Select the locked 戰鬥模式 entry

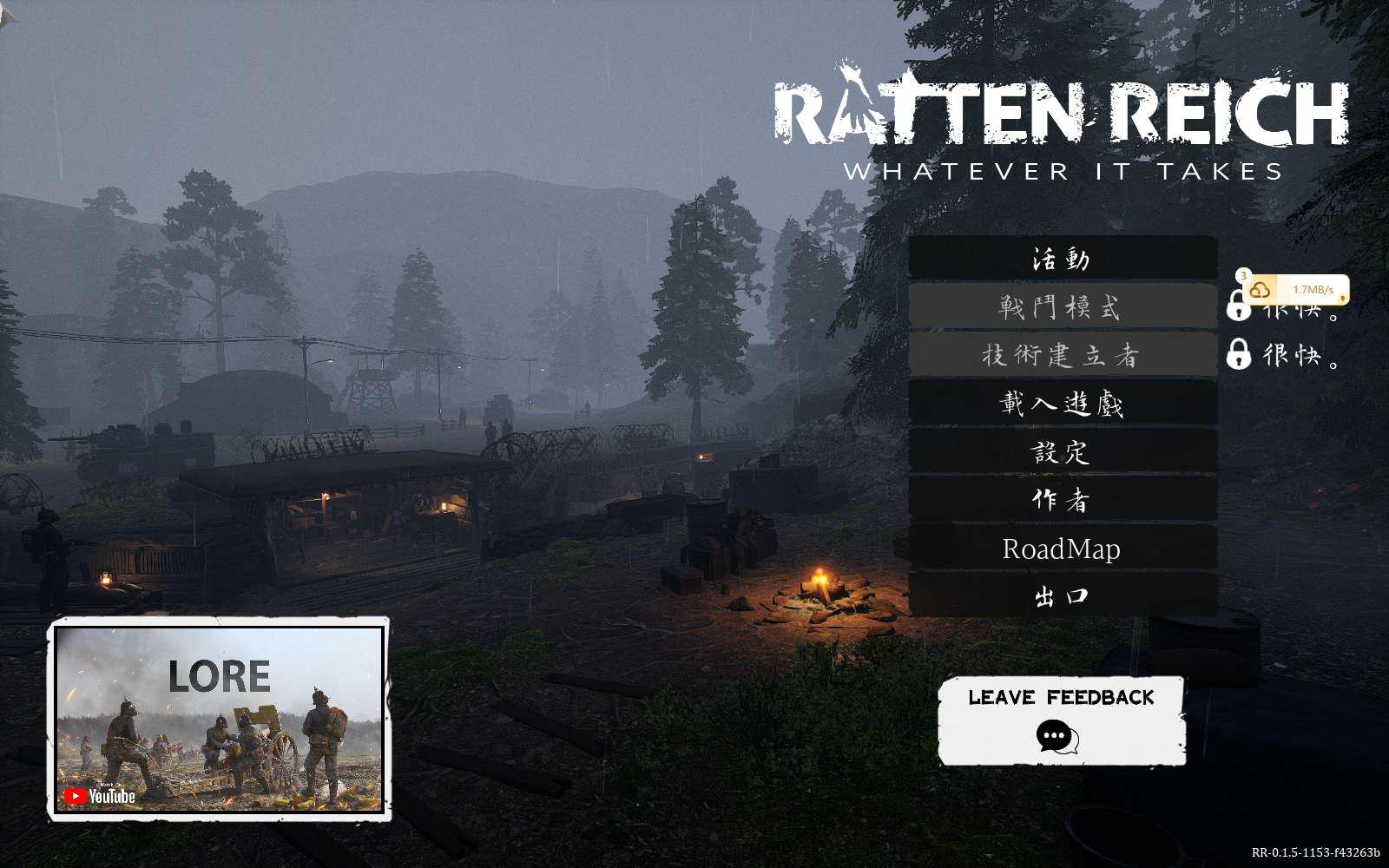[x=1062, y=306]
